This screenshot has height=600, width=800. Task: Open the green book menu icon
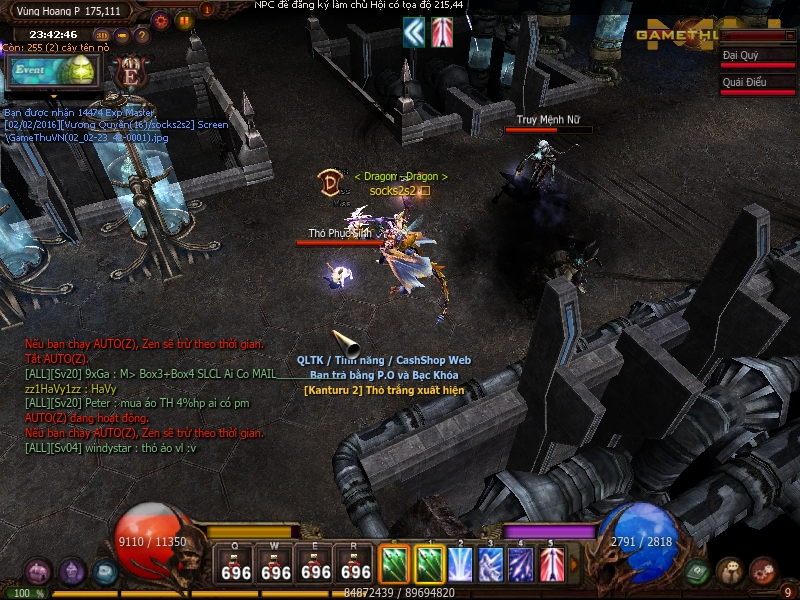click(697, 571)
